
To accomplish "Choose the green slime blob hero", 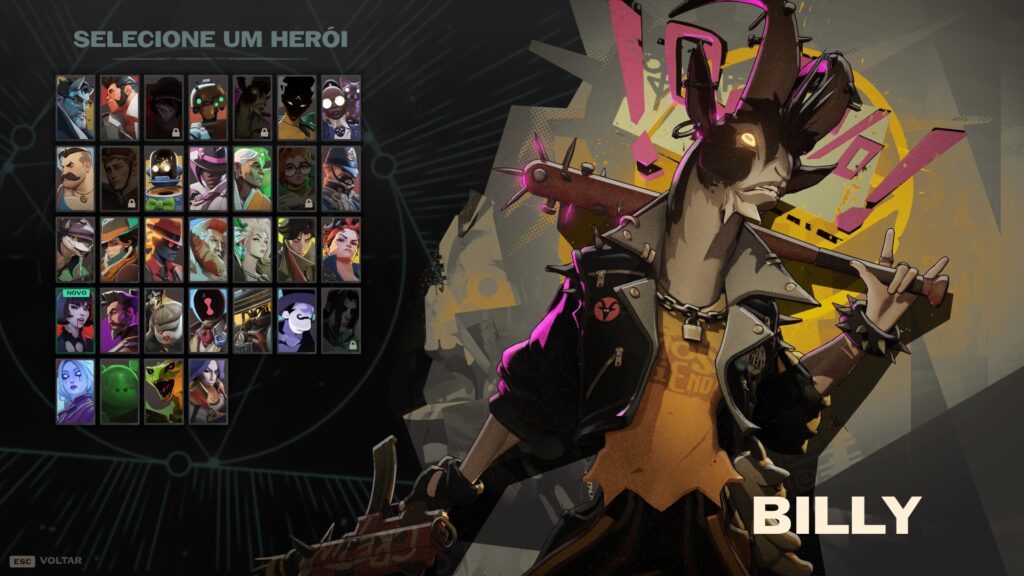I will 119,391.
